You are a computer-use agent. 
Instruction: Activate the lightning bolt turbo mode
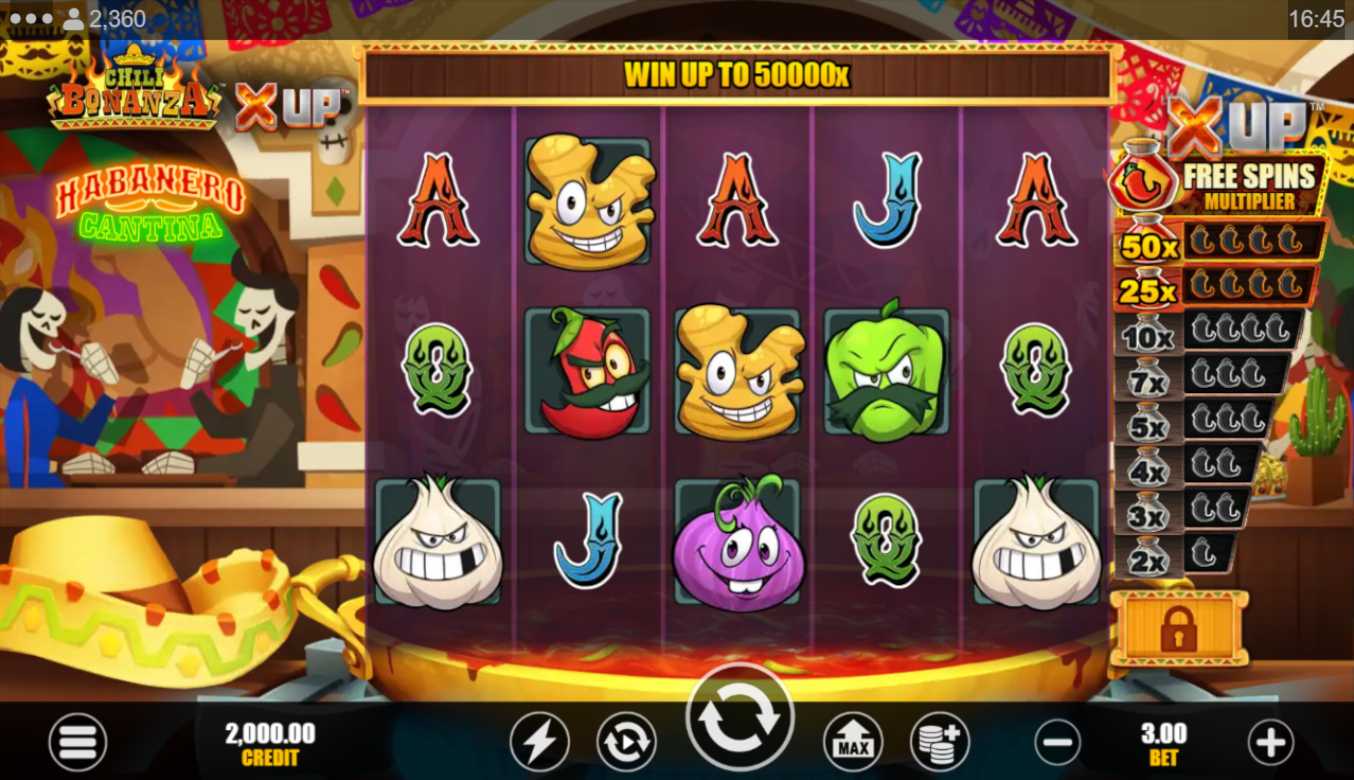(x=539, y=743)
